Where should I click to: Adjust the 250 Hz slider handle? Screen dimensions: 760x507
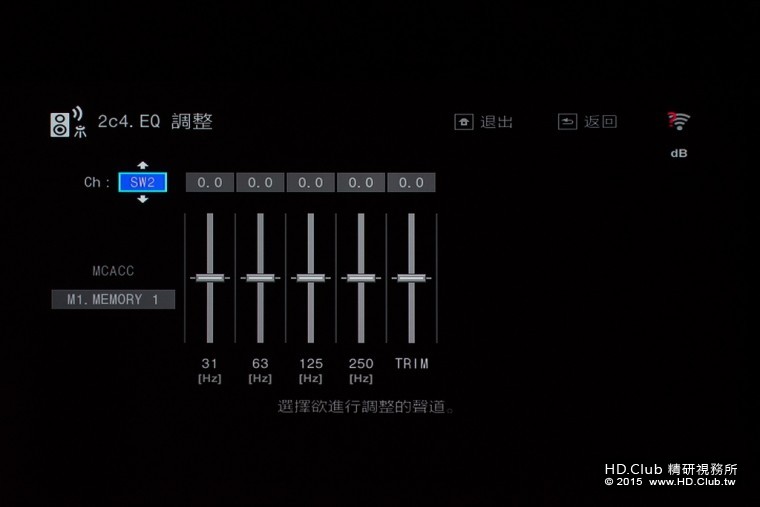point(361,277)
